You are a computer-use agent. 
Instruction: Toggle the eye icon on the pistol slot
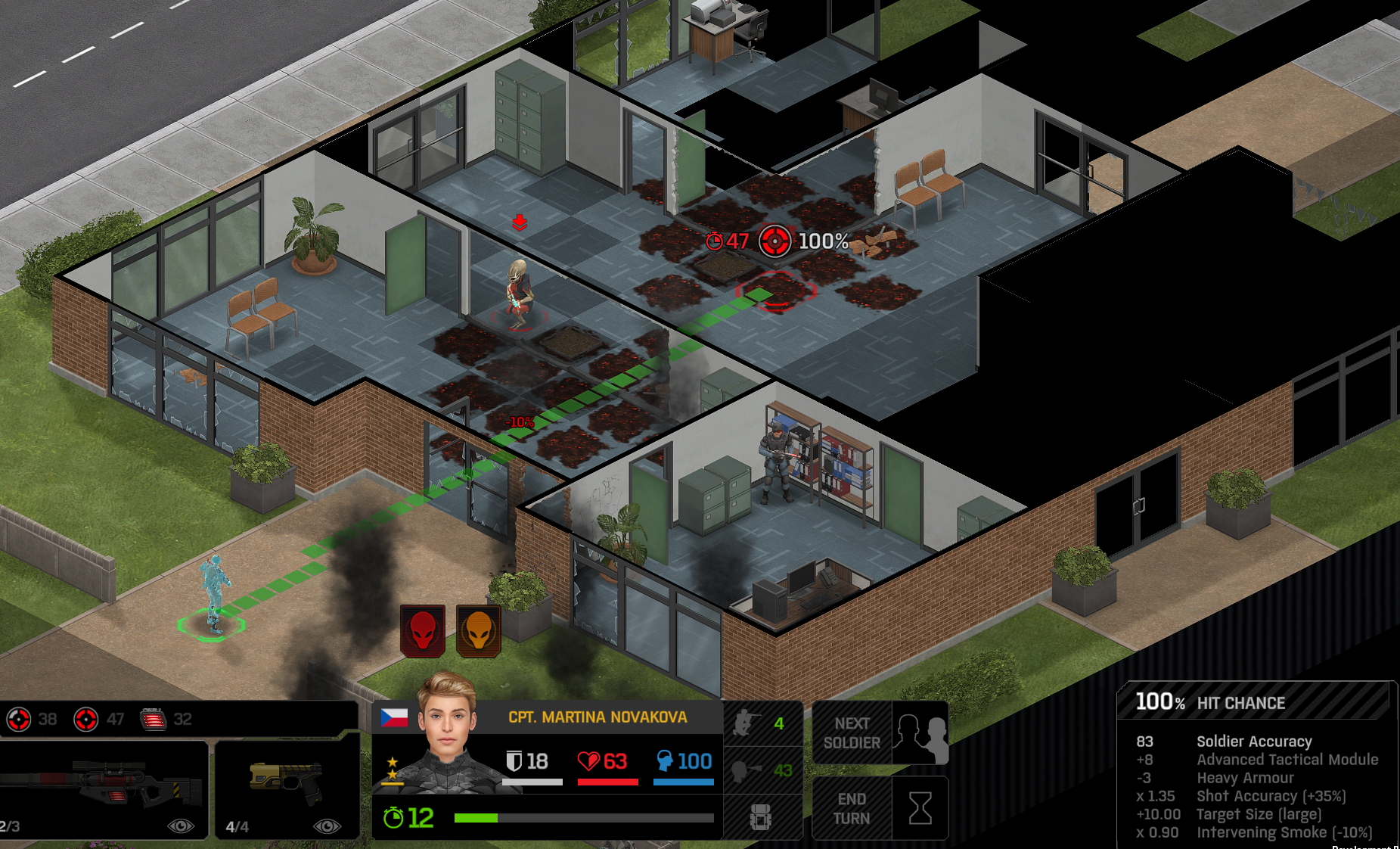tap(327, 826)
